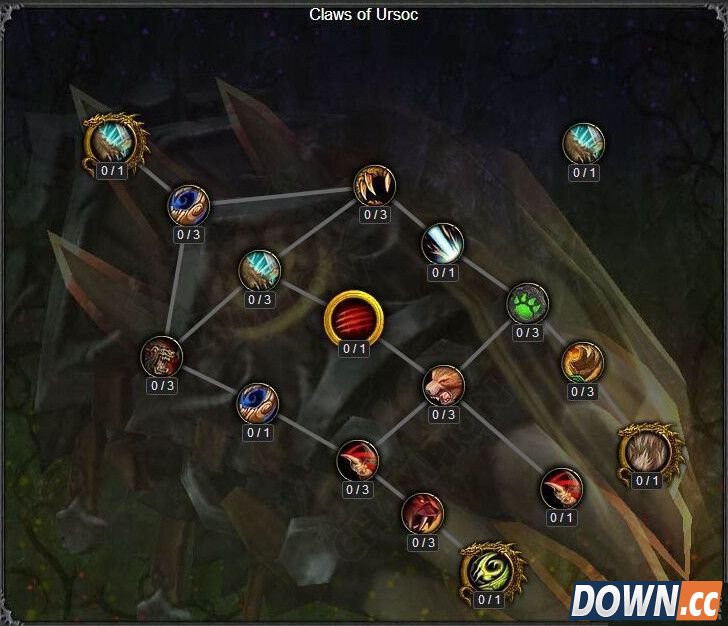Image resolution: width=728 pixels, height=626 pixels.
Task: Pick the curved fangs trait icon
Action: click(x=375, y=185)
